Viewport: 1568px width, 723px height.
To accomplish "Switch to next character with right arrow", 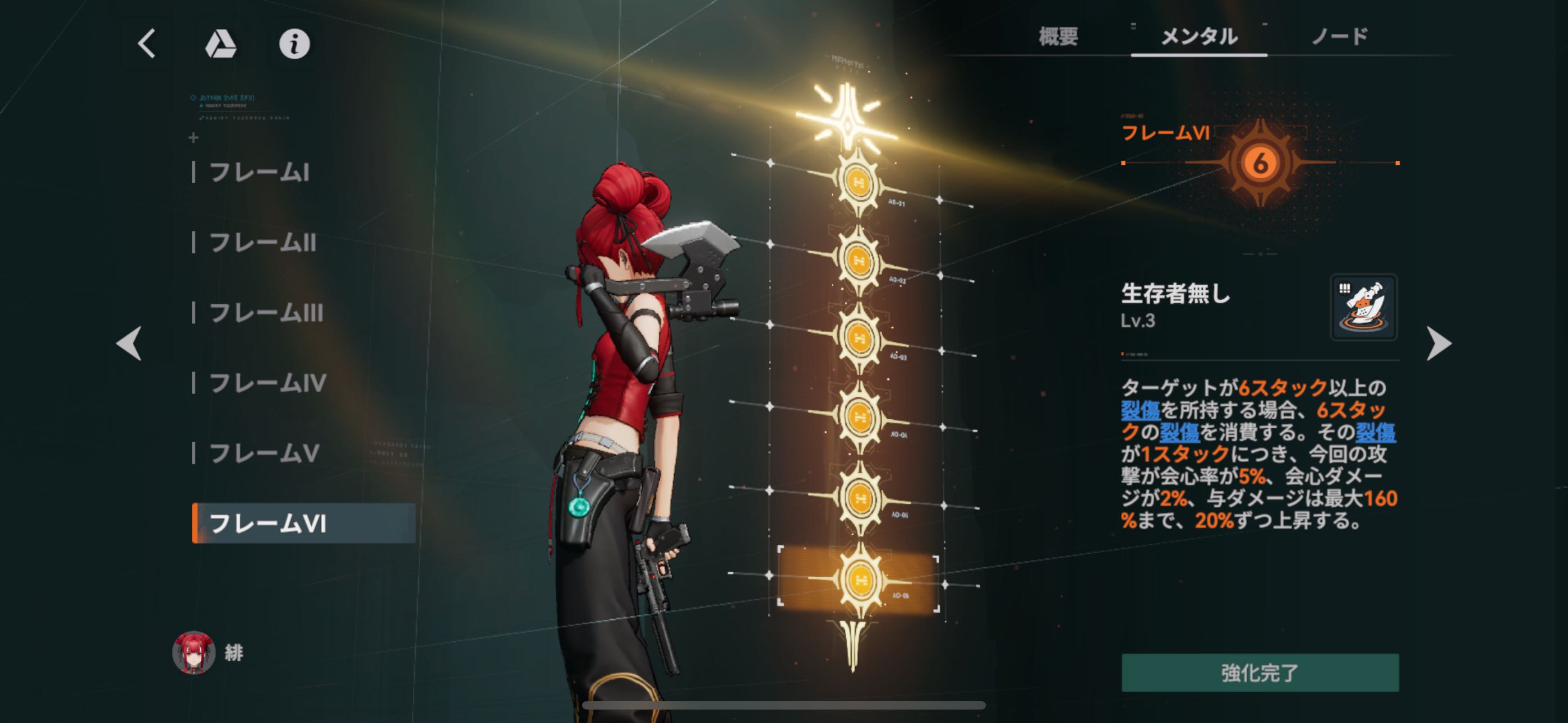I will tap(1439, 343).
